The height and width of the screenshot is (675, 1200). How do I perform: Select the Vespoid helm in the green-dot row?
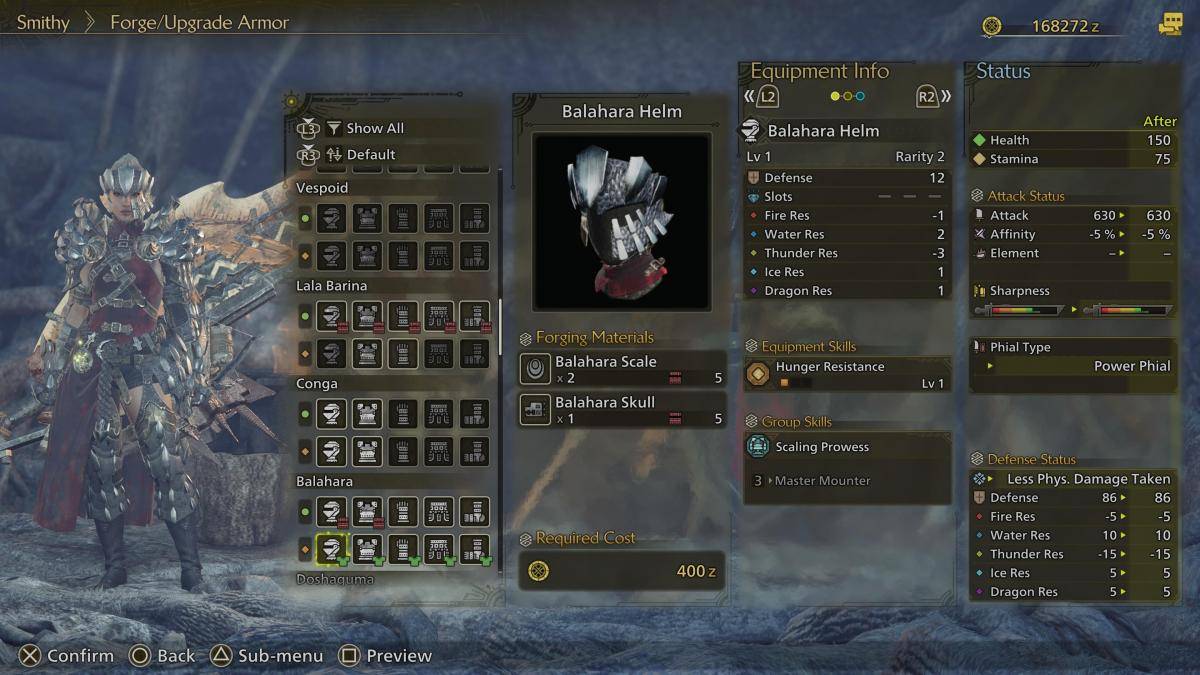331,218
